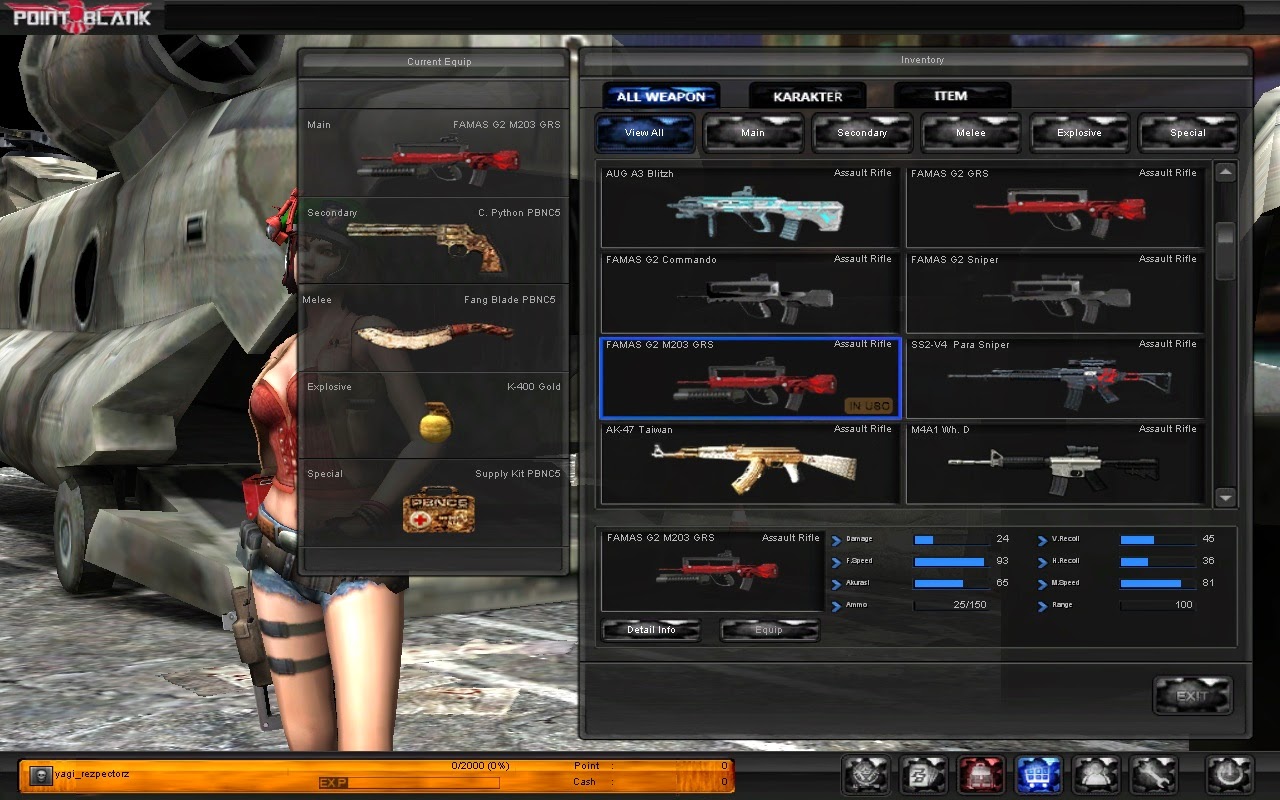Switch to the KARAKTER tab
Image resolution: width=1280 pixels, height=800 pixels.
click(807, 95)
